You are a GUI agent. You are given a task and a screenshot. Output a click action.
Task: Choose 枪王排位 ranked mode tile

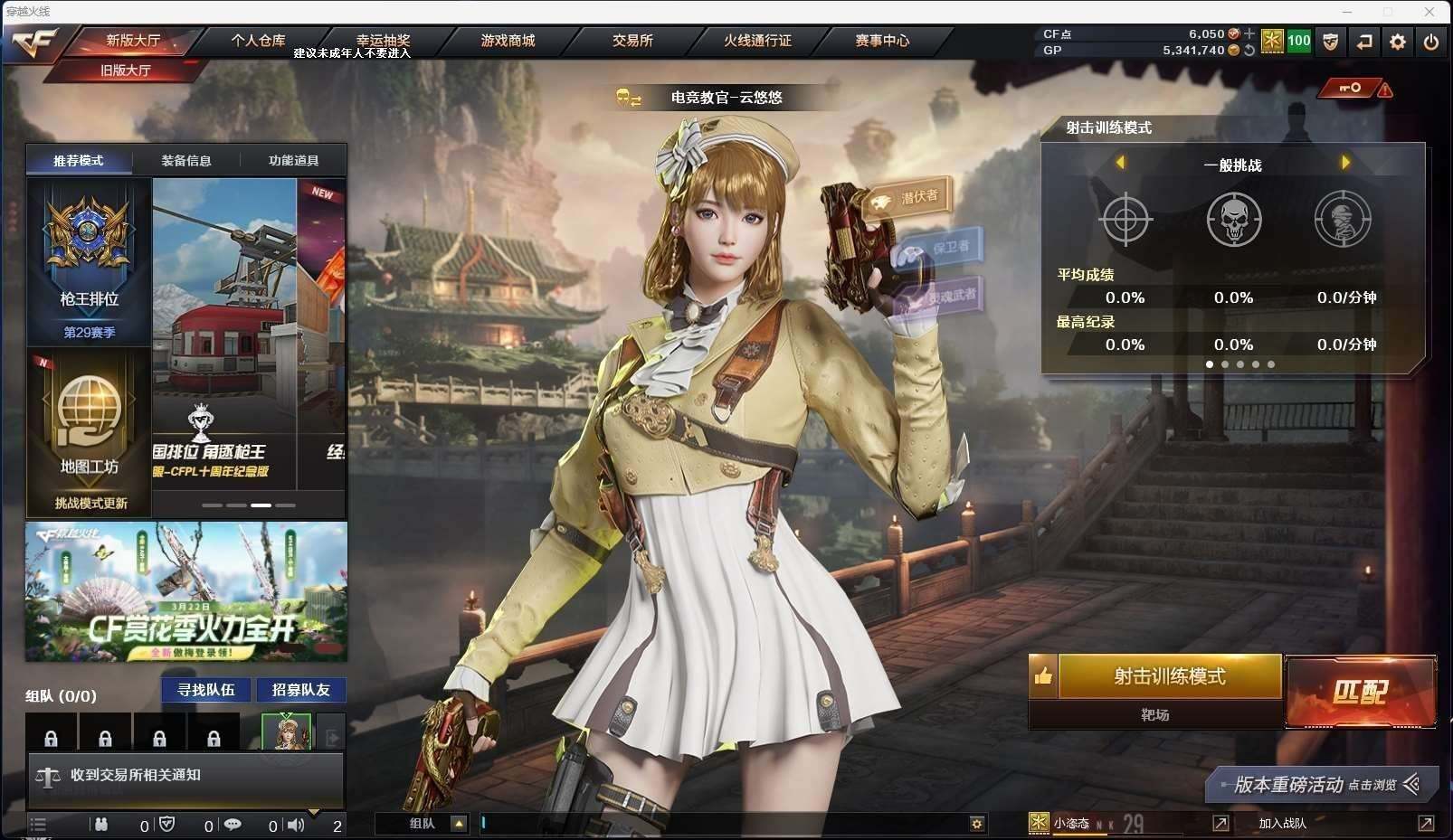89,261
